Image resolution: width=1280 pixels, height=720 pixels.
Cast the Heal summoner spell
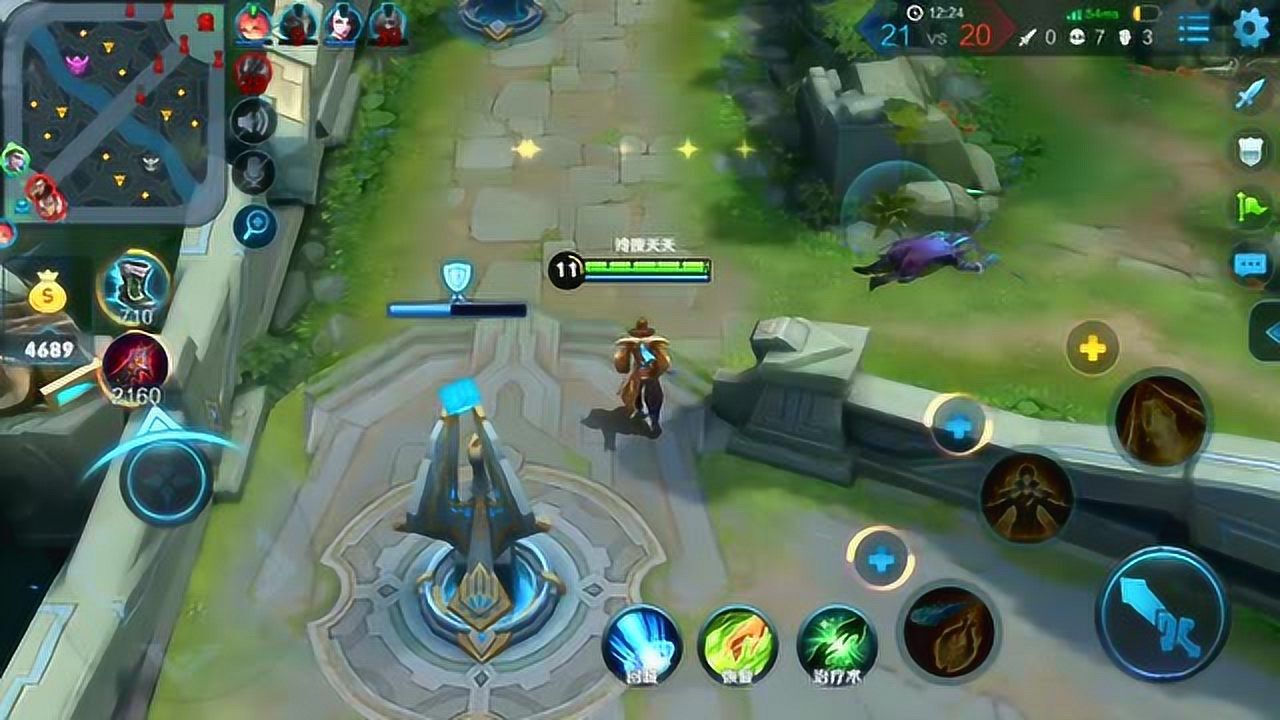point(837,644)
